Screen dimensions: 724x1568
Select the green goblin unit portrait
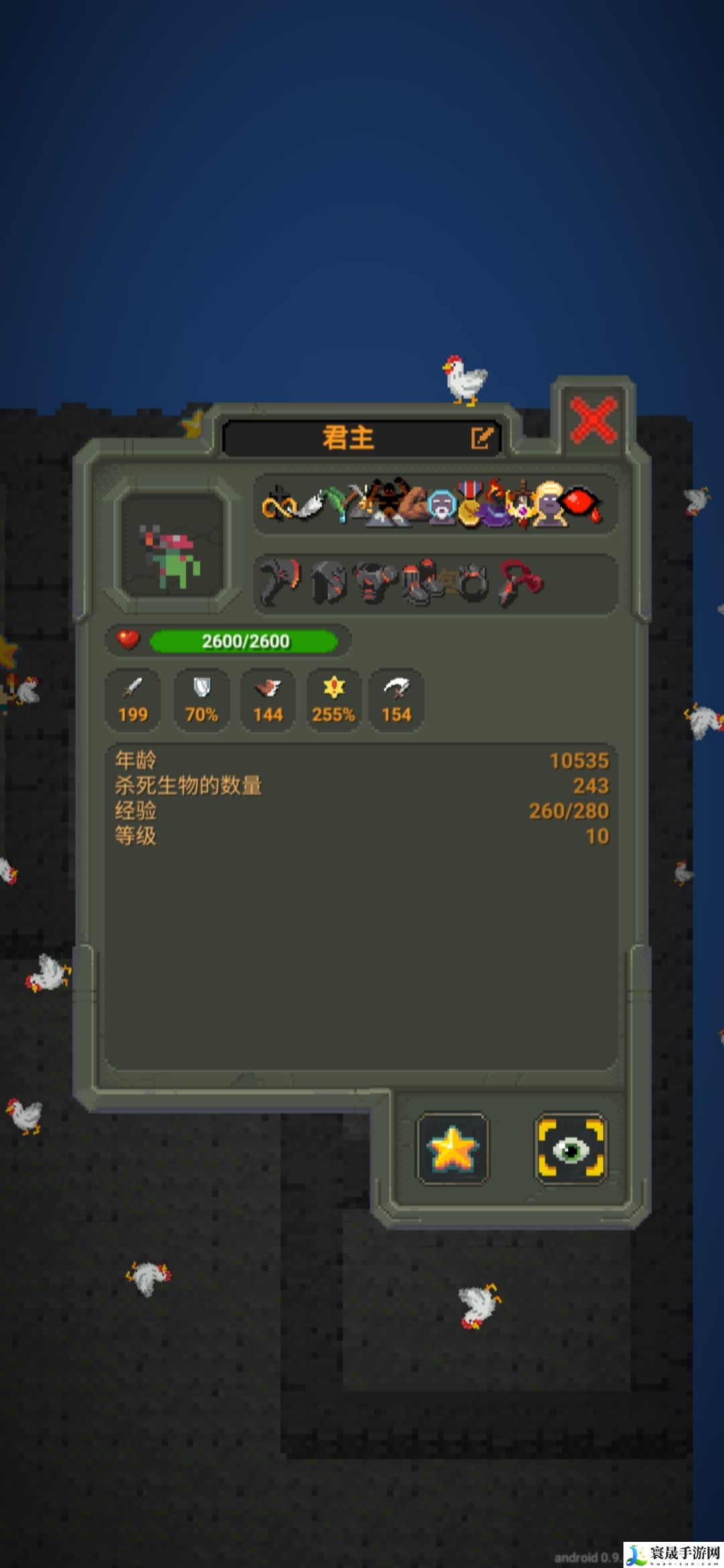tap(173, 543)
